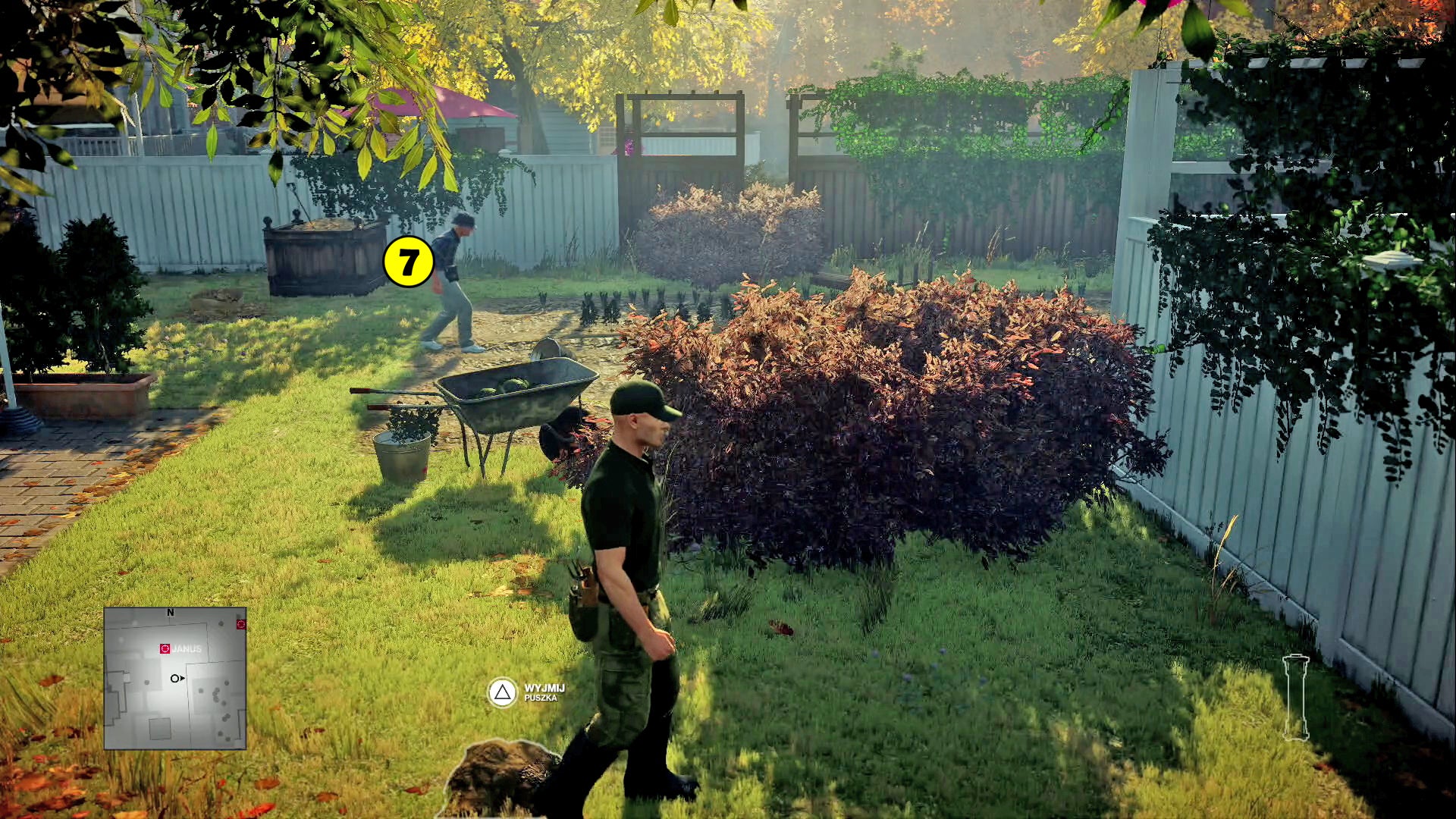Select the JANUS target marker on minimap
Viewport: 1456px width, 819px height.
(x=164, y=648)
